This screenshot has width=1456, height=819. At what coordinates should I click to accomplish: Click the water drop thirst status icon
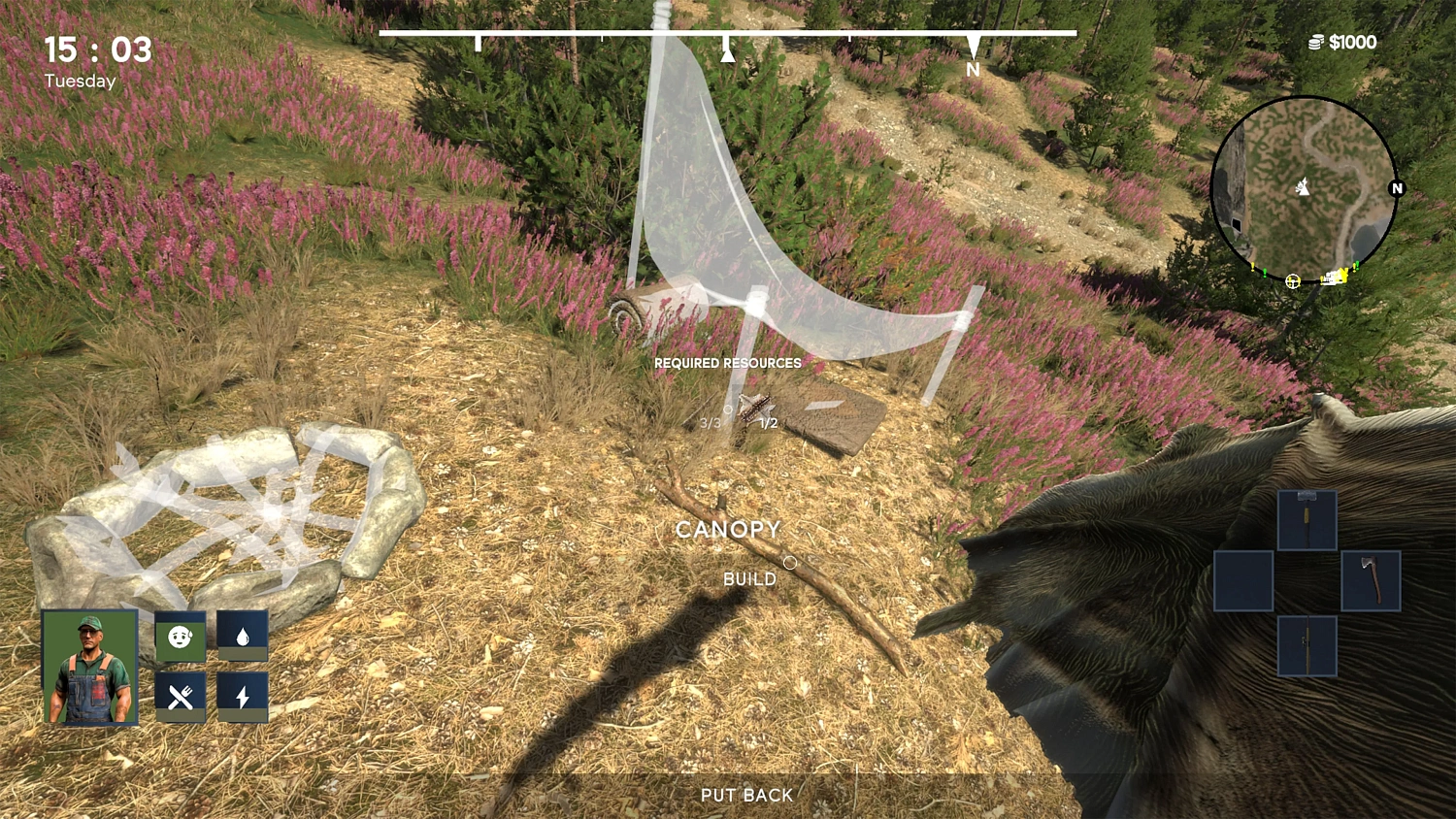click(245, 636)
